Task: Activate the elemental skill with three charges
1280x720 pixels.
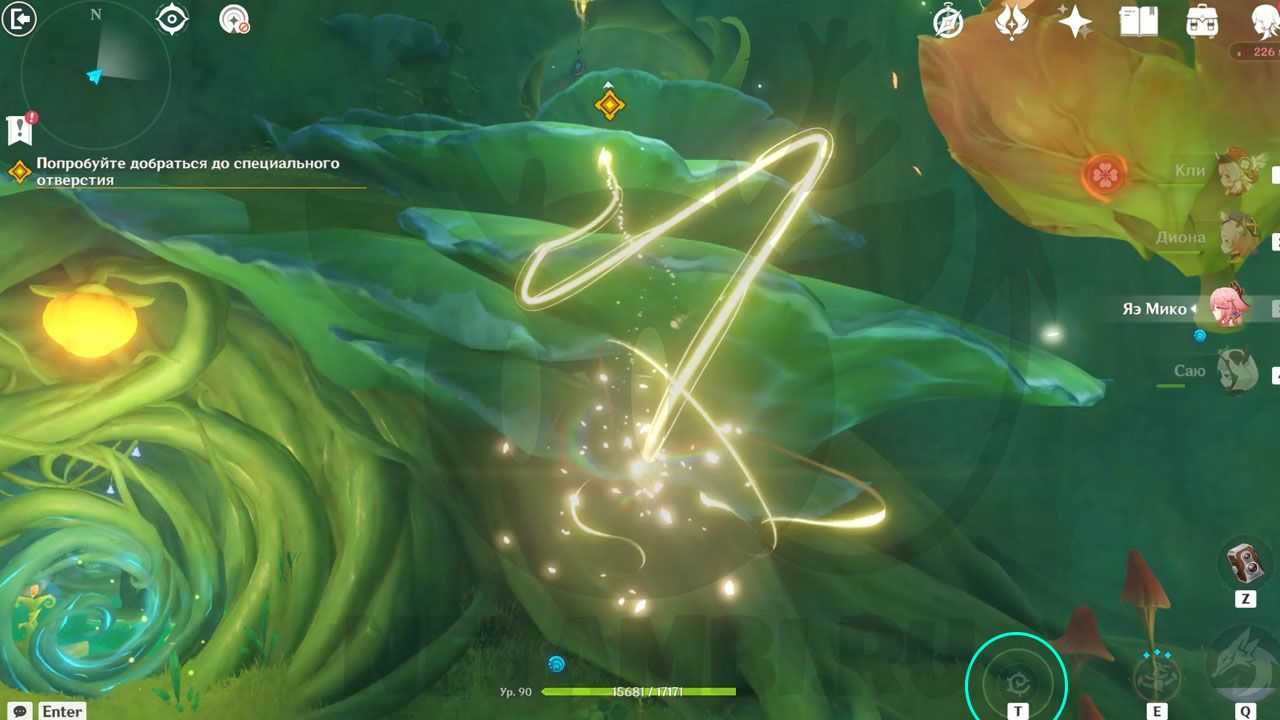Action: pos(1157,678)
